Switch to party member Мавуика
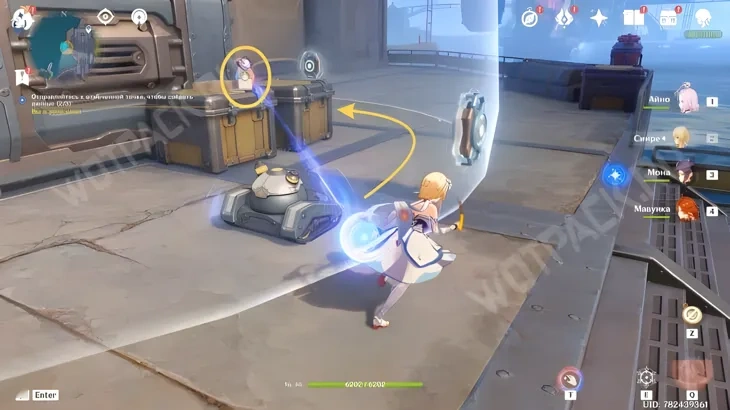This screenshot has height=410, width=730. point(688,209)
